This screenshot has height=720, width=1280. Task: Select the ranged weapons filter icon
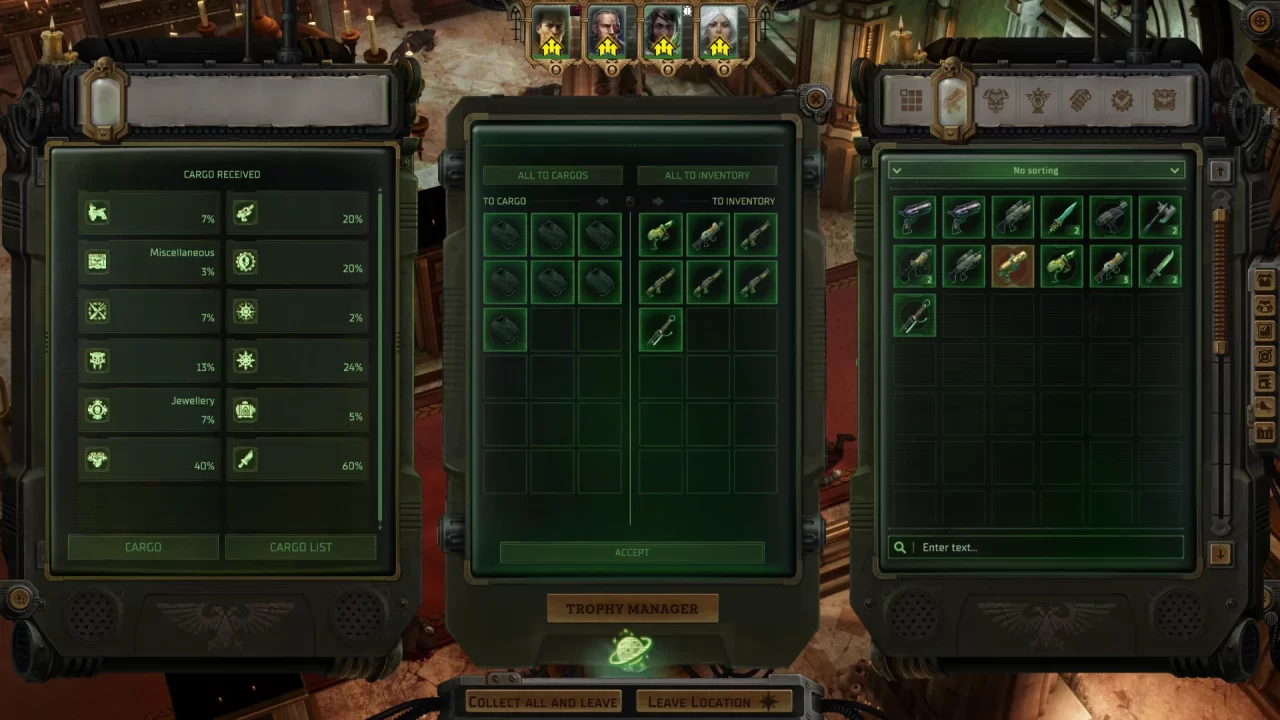coord(953,100)
